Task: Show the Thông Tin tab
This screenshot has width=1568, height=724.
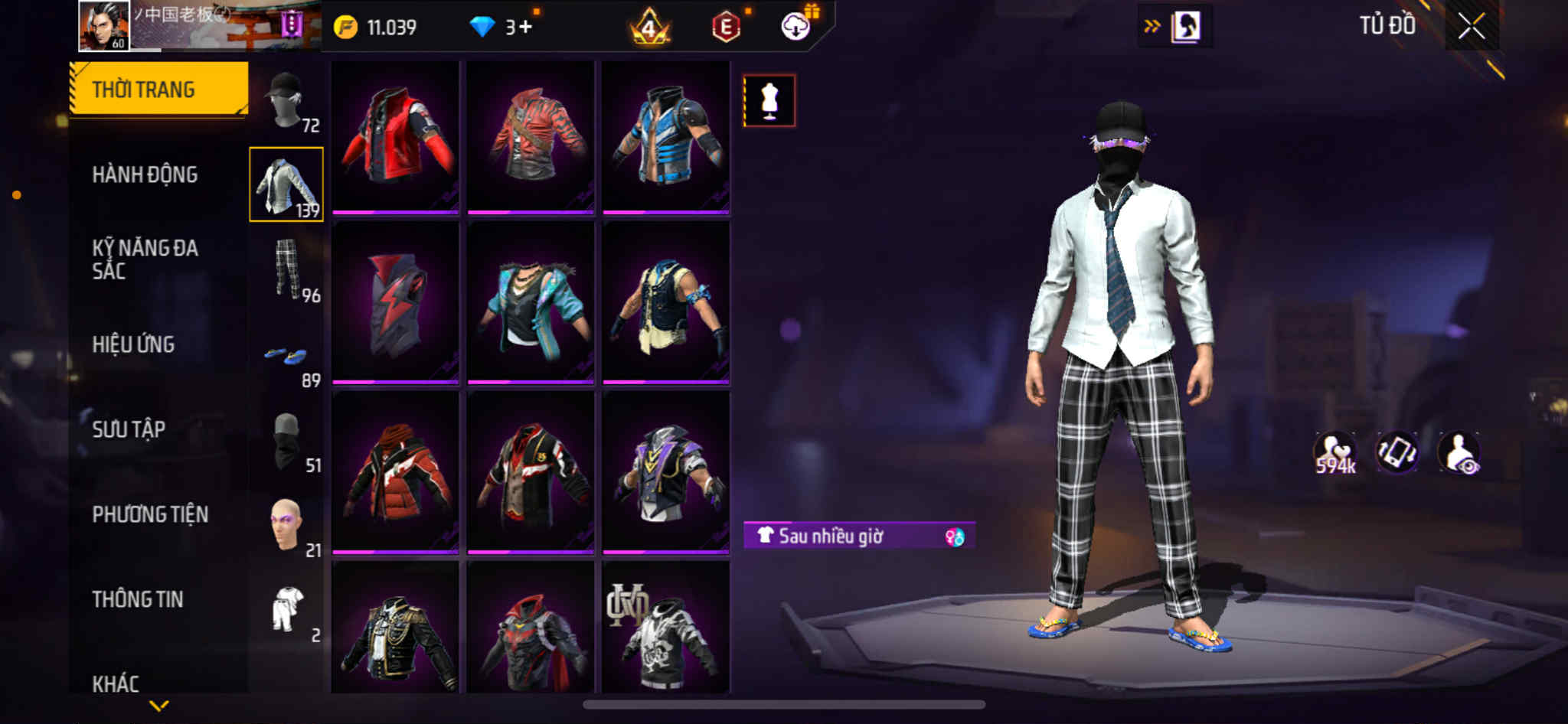Action: [138, 599]
